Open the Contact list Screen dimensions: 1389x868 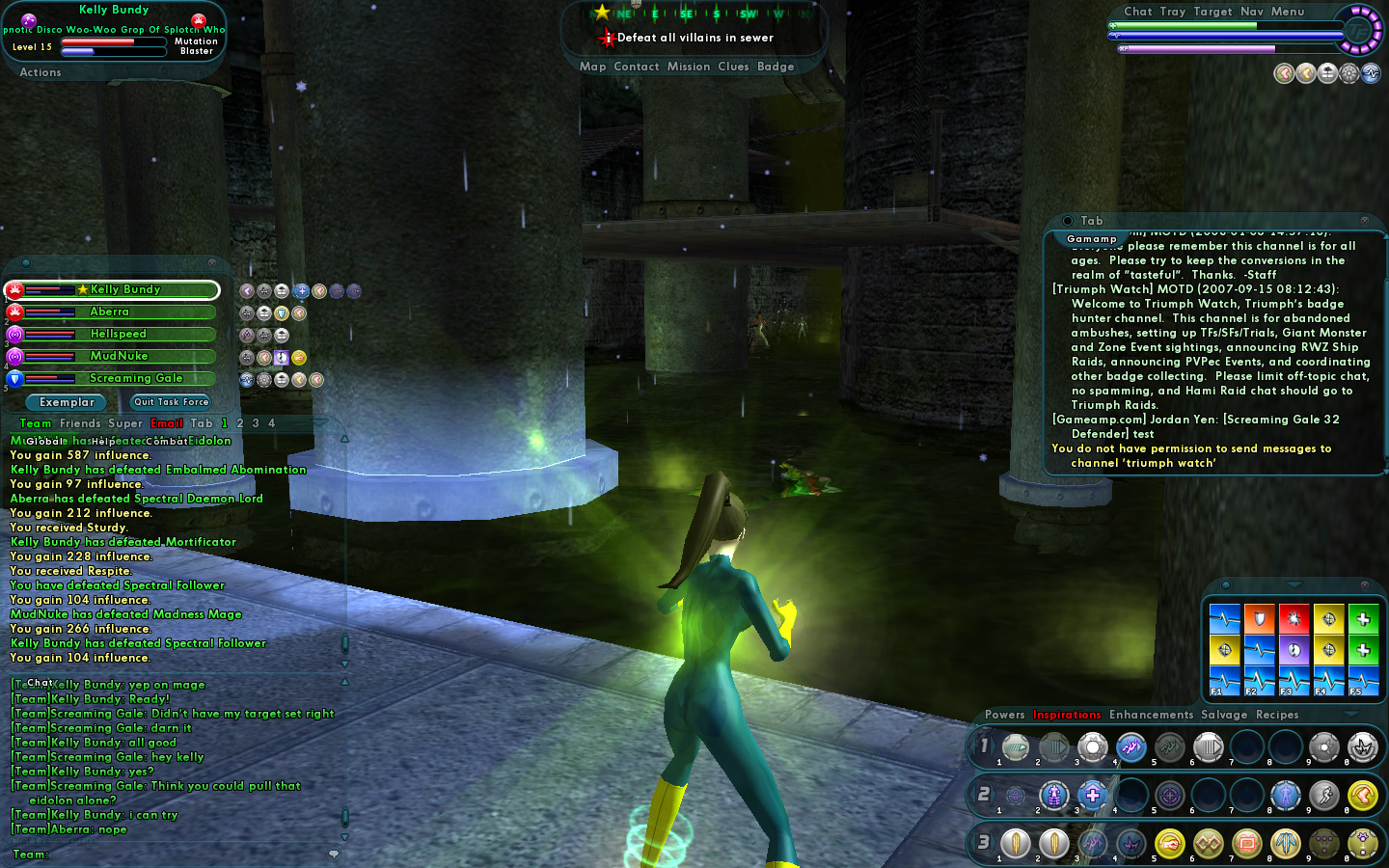[637, 67]
